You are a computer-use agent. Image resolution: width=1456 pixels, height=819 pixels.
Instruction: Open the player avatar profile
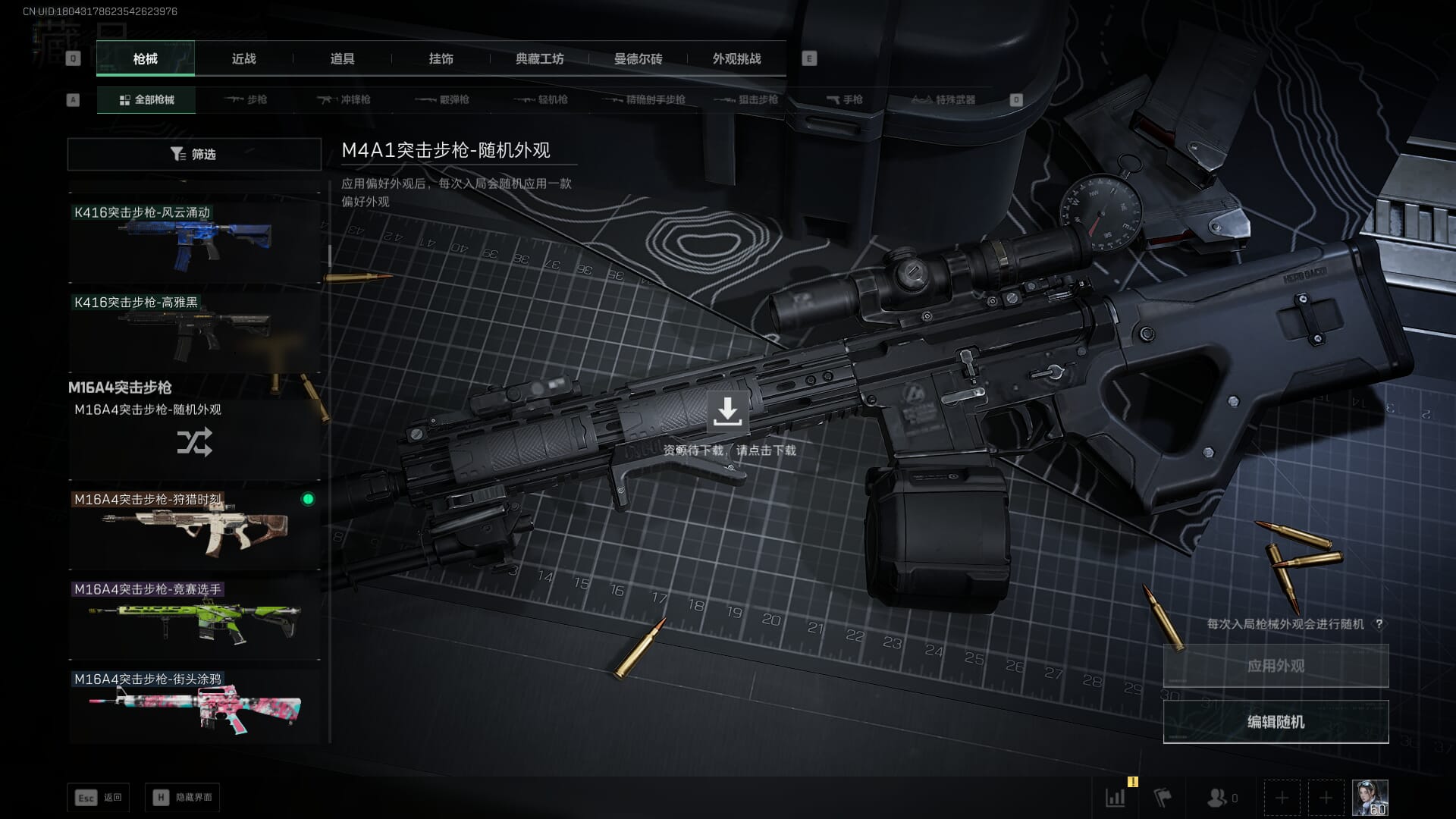1370,798
